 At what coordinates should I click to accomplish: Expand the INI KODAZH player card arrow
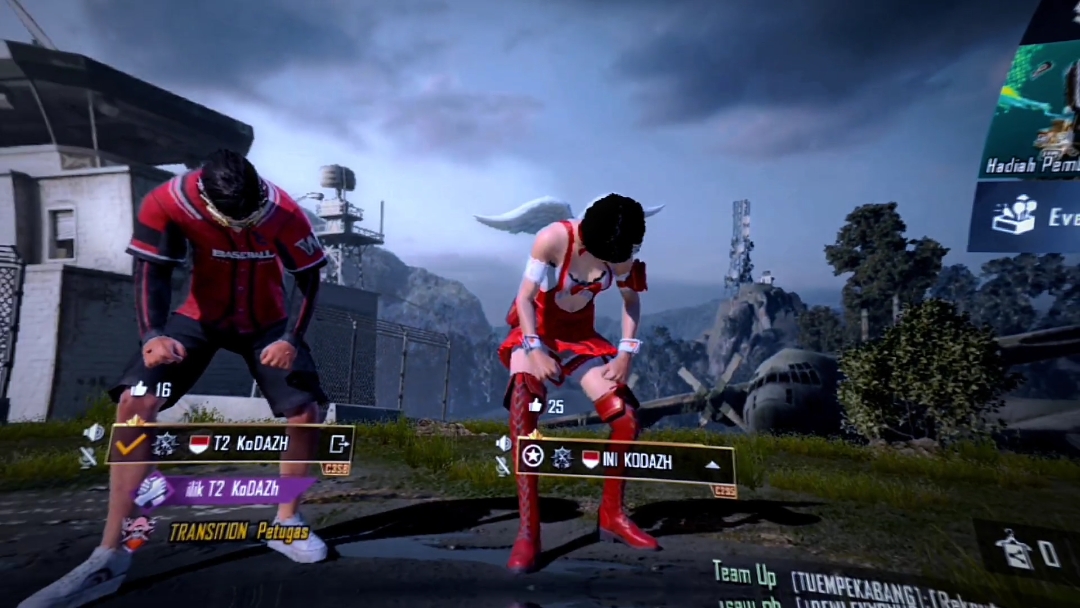(712, 463)
